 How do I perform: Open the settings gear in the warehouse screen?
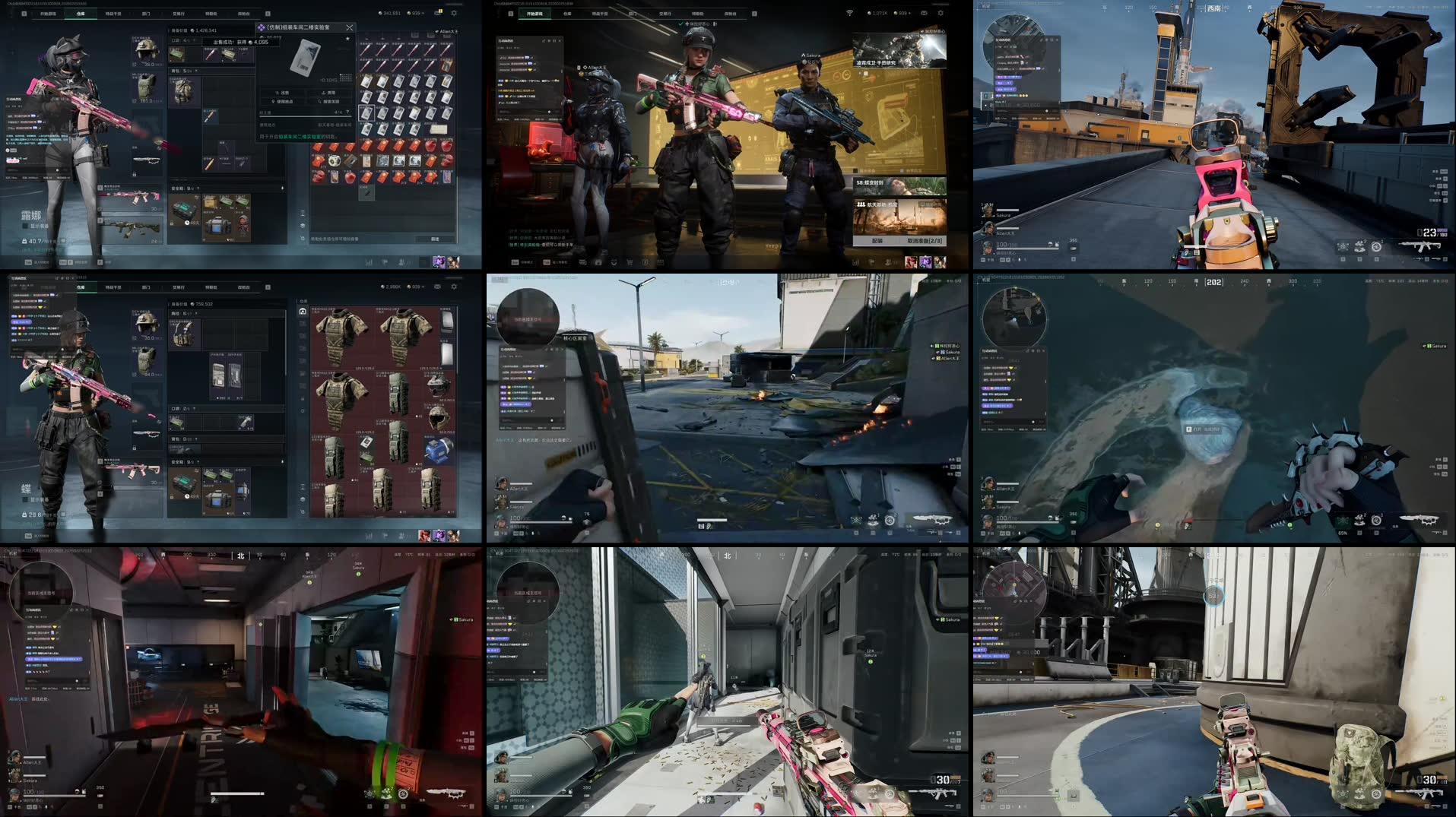454,12
